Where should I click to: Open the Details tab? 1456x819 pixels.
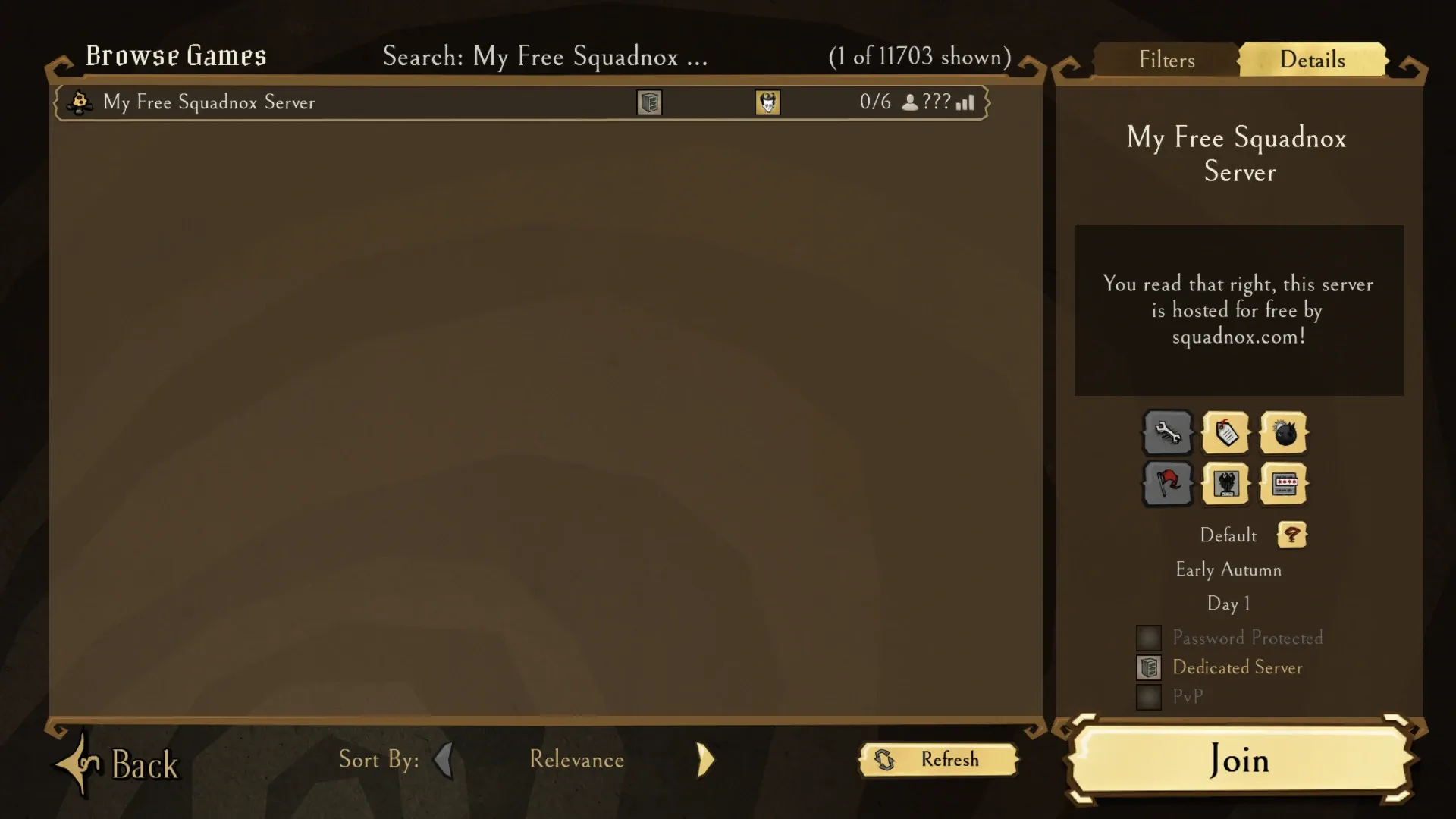coord(1312,59)
